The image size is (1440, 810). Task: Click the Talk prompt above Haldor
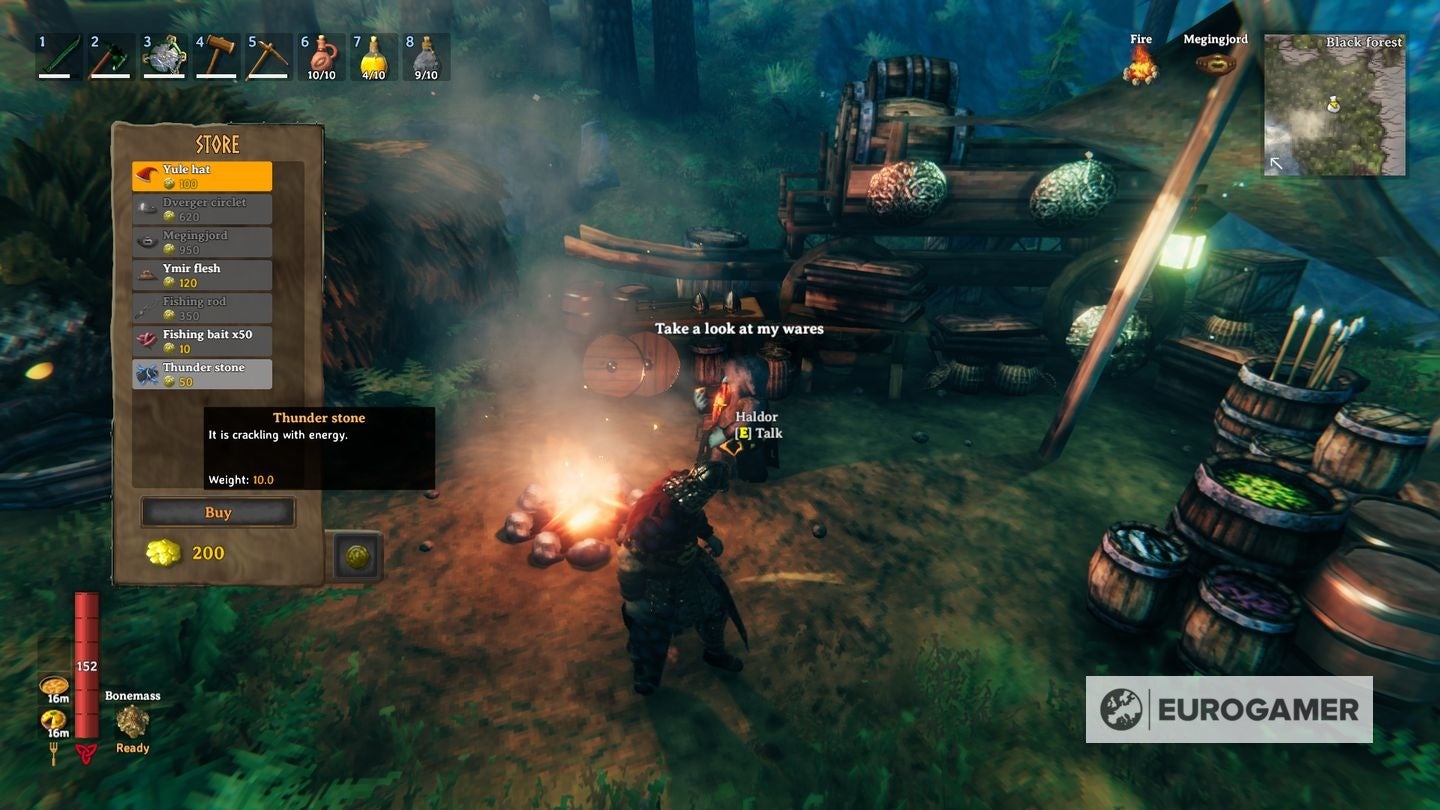click(x=758, y=433)
